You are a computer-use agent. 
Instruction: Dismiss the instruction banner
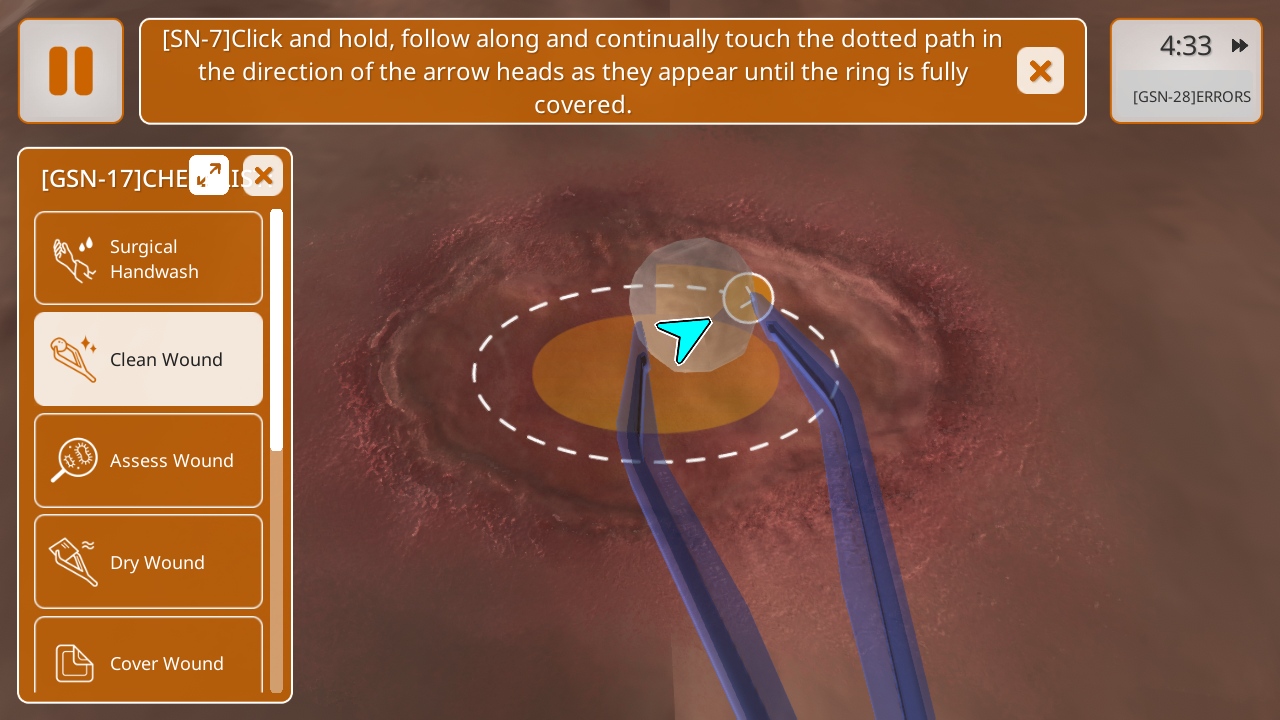click(1040, 71)
